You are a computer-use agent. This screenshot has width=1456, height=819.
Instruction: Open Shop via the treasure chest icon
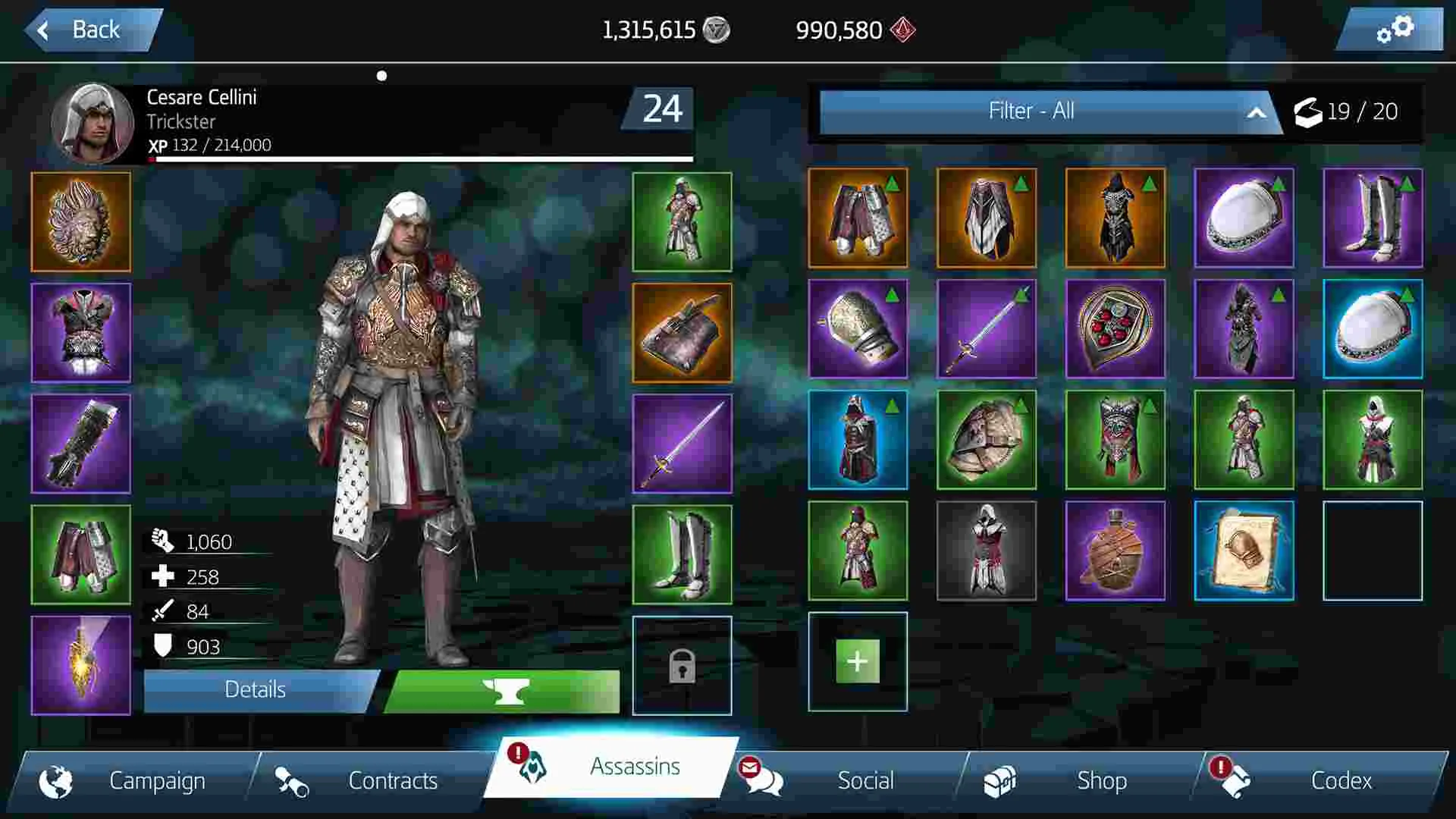tap(1003, 780)
